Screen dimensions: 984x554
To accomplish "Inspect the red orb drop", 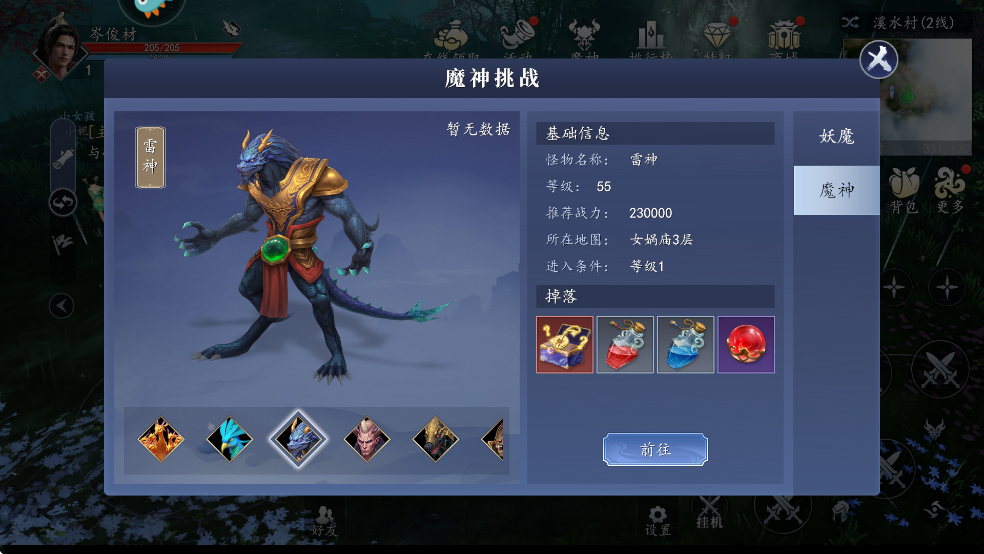I will pos(745,345).
